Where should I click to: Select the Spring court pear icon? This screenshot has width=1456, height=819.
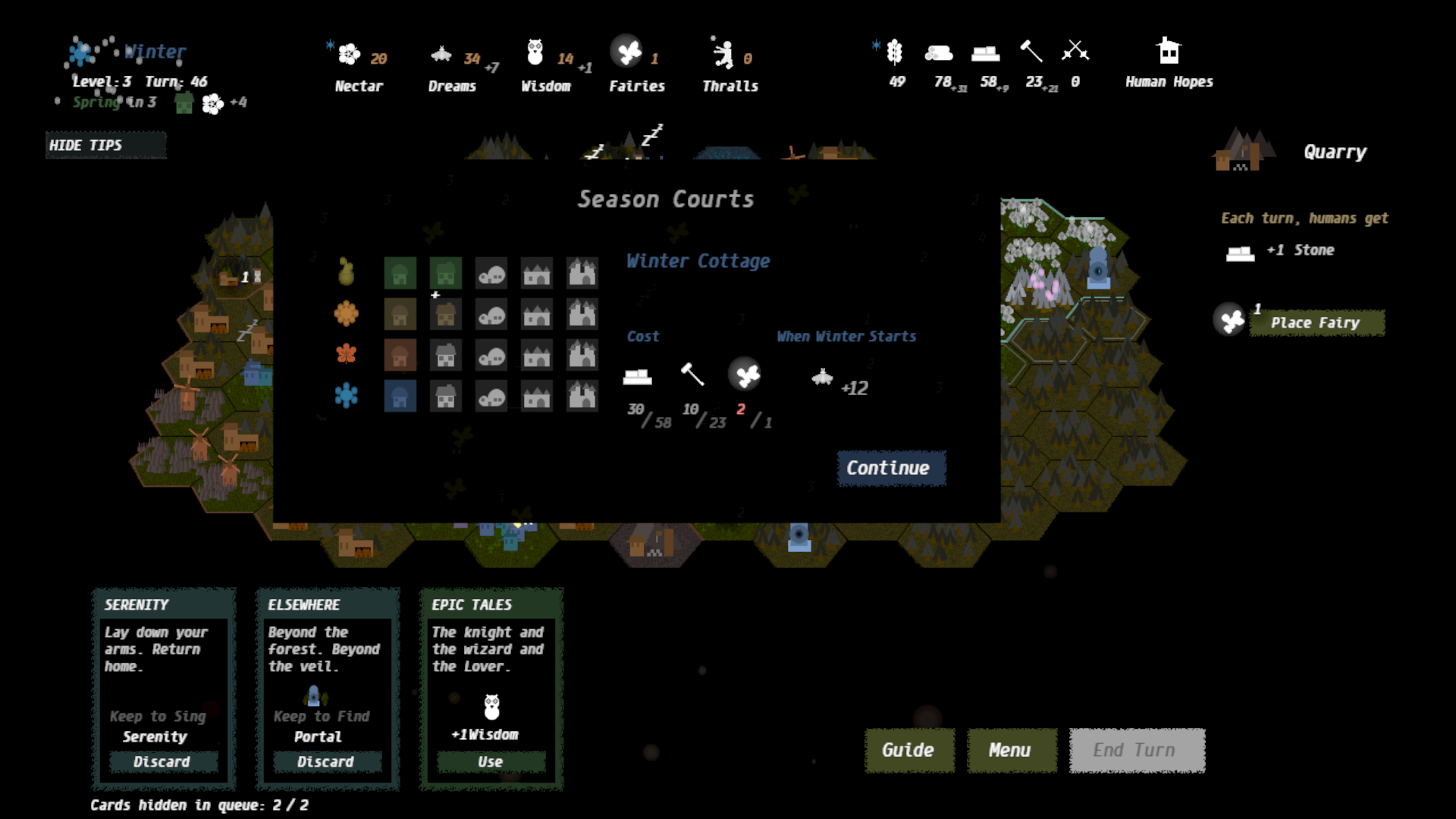347,271
